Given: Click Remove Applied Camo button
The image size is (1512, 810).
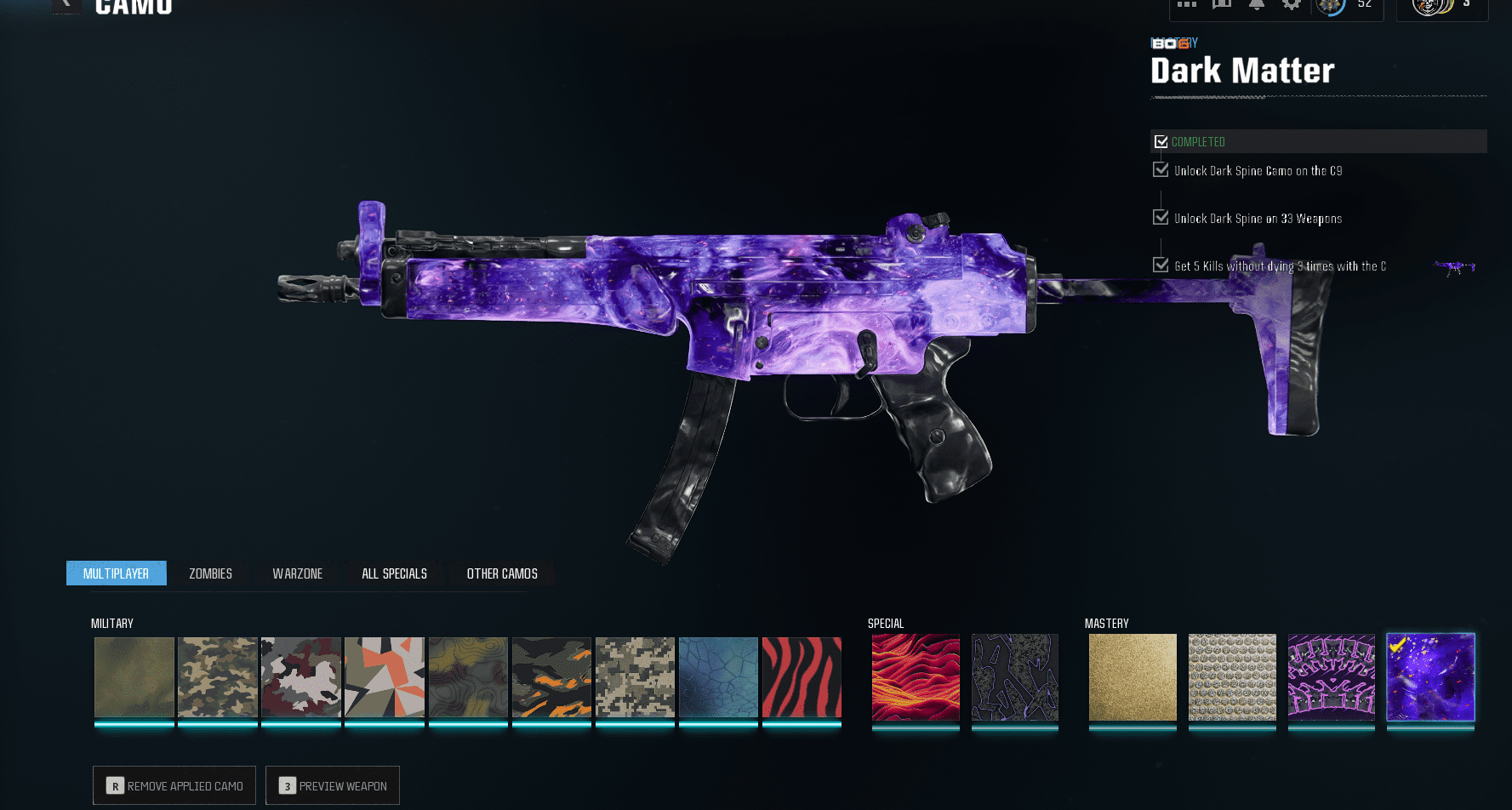Looking at the screenshot, I should pos(174,785).
